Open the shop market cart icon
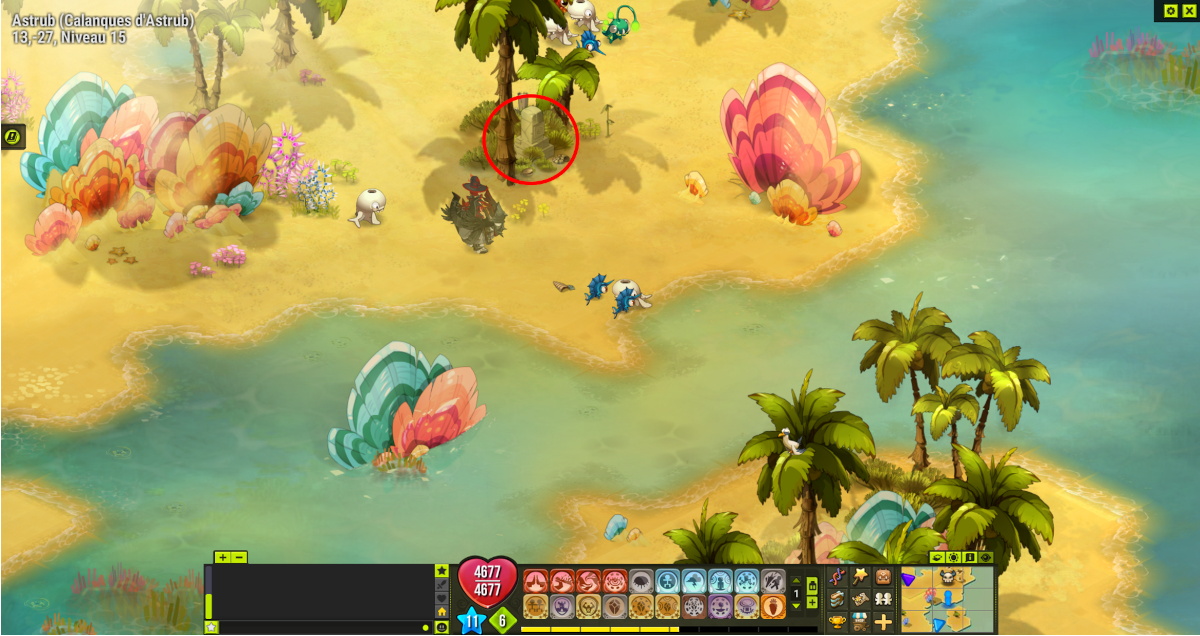 coord(860,622)
